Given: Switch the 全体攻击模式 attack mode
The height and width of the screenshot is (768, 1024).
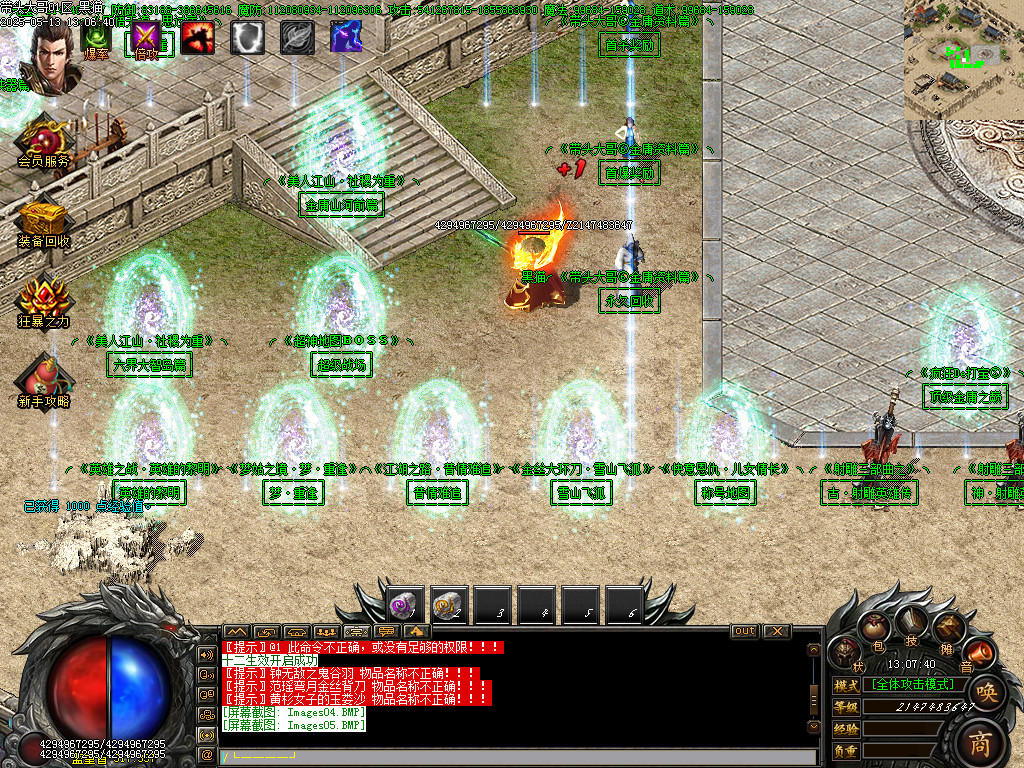Looking at the screenshot, I should click(x=912, y=684).
